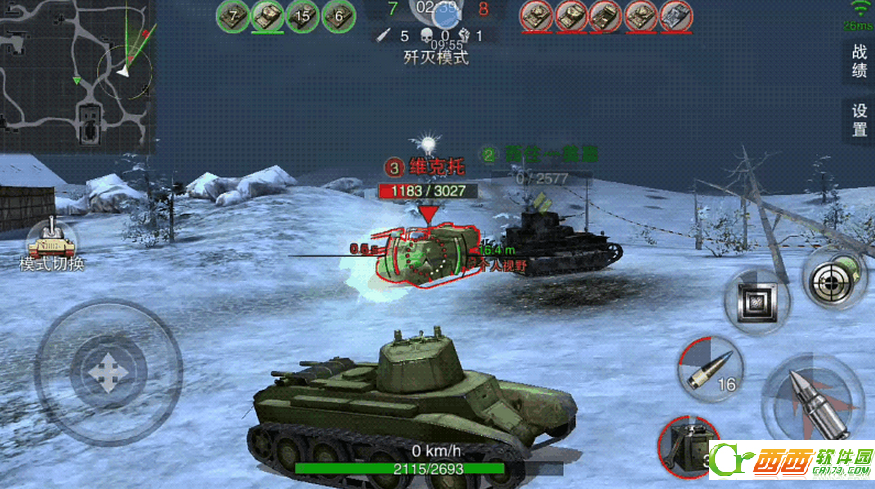The image size is (875, 489).
Task: Open the minimap in the corner
Action: [x=77, y=76]
